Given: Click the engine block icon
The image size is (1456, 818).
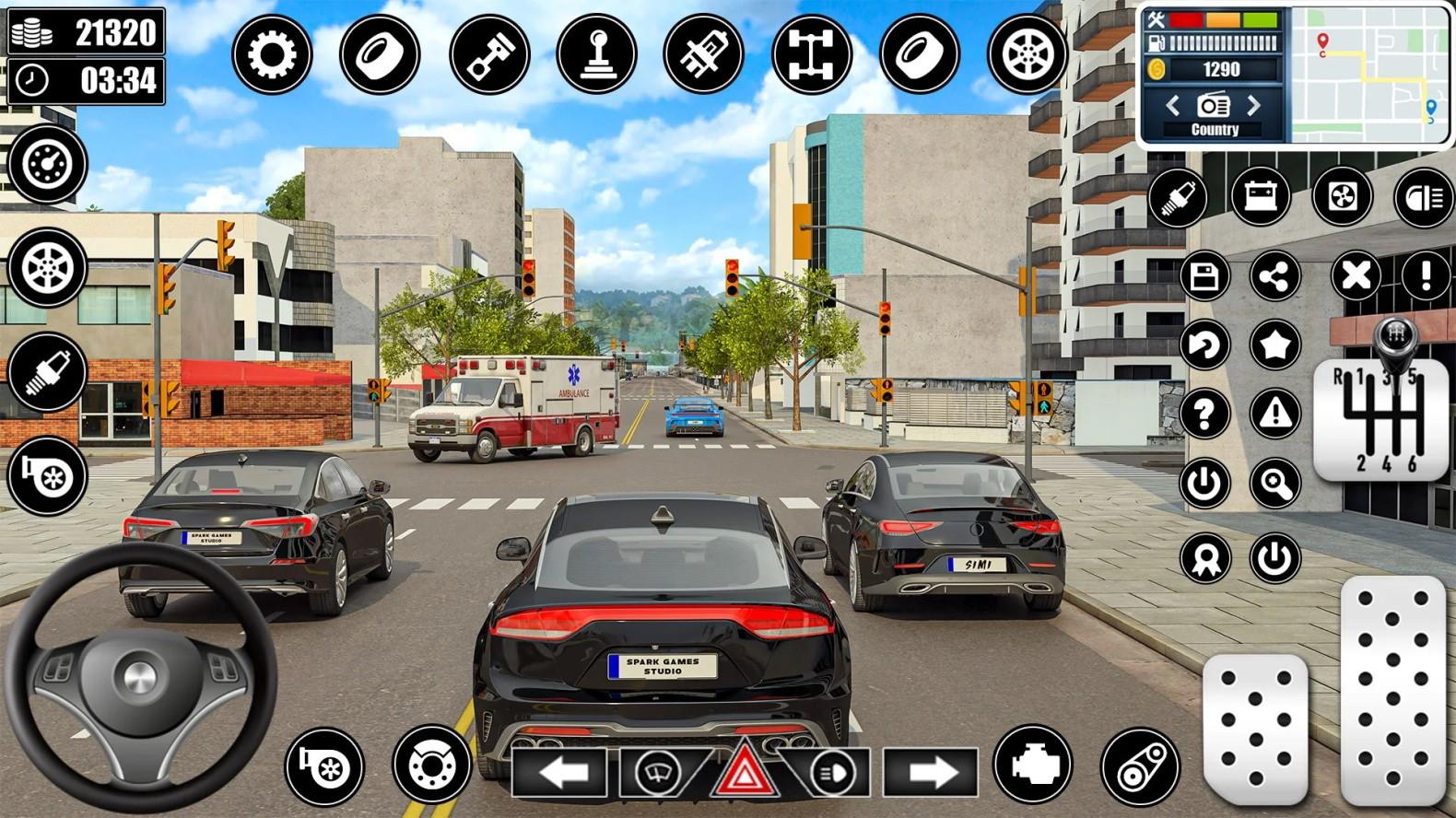Looking at the screenshot, I should [x=1033, y=765].
